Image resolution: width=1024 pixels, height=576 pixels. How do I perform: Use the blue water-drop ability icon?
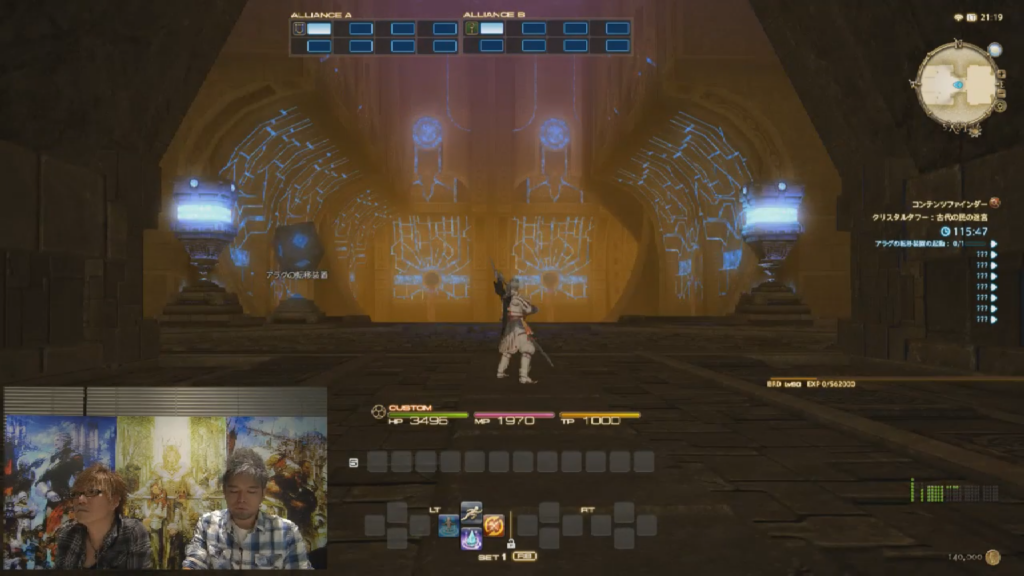tap(471, 539)
